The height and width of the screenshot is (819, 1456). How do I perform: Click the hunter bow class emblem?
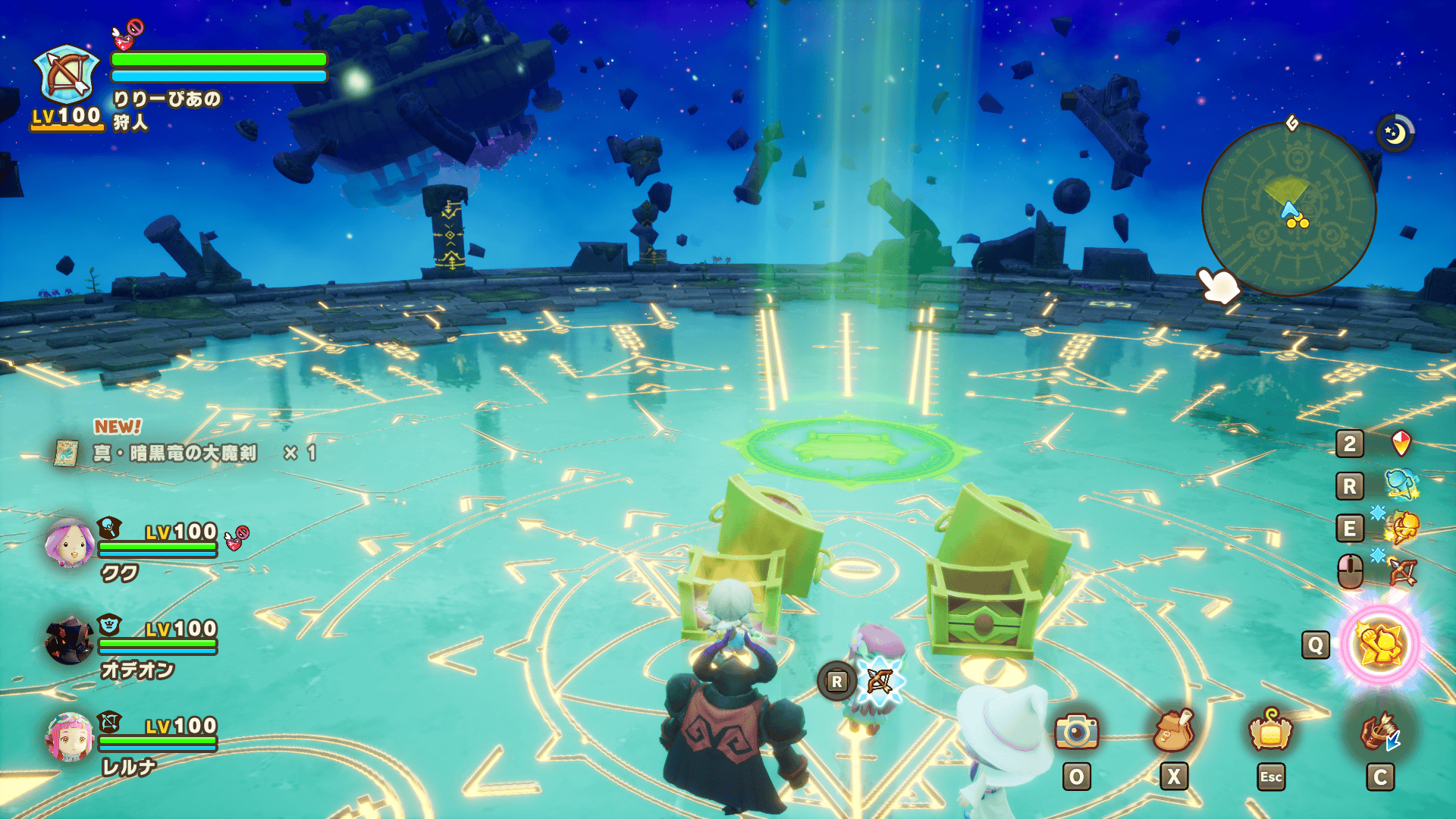[67, 75]
